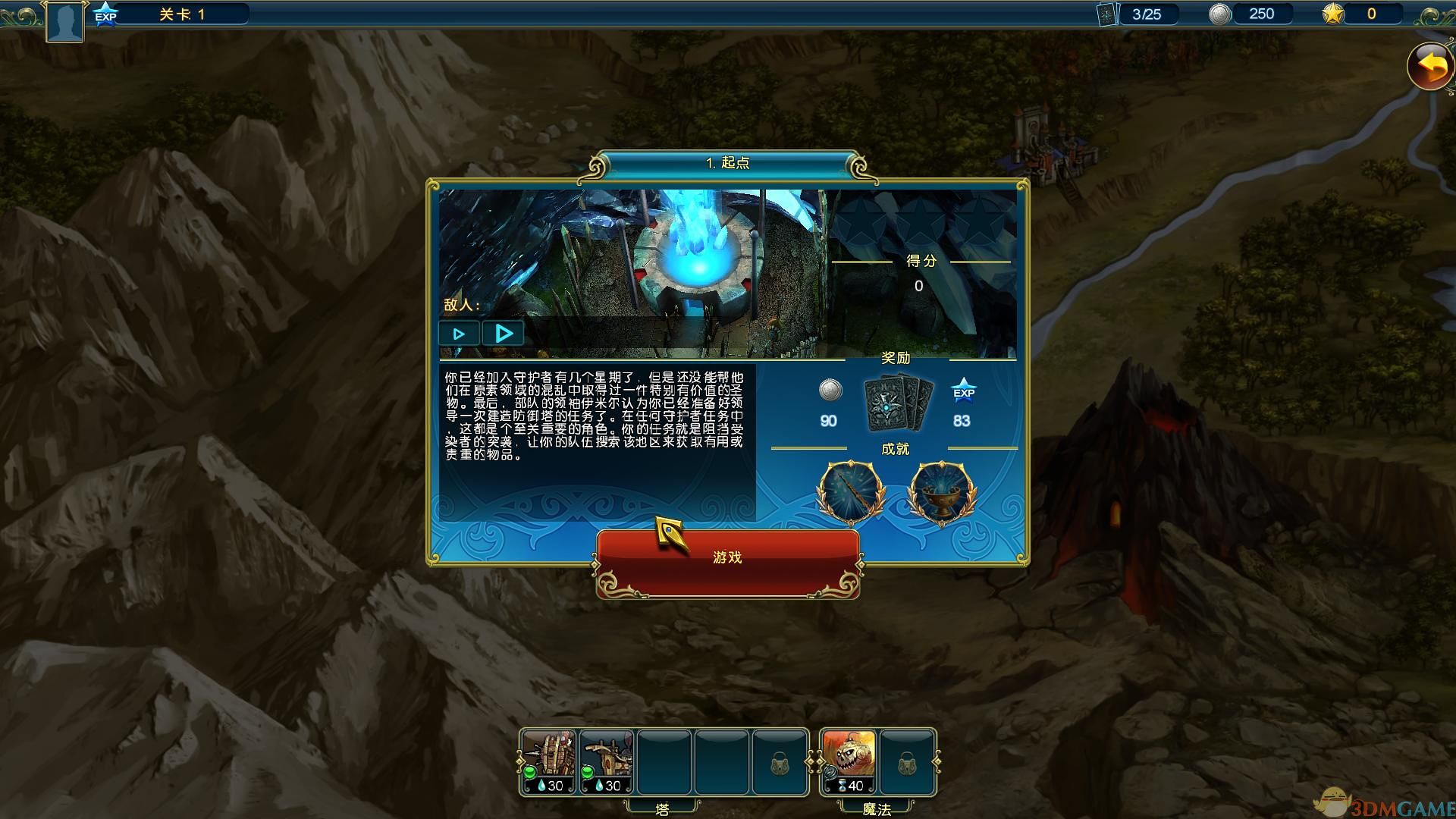Select the second tower card costing 30
Screen dimensions: 1456x819
point(607,762)
